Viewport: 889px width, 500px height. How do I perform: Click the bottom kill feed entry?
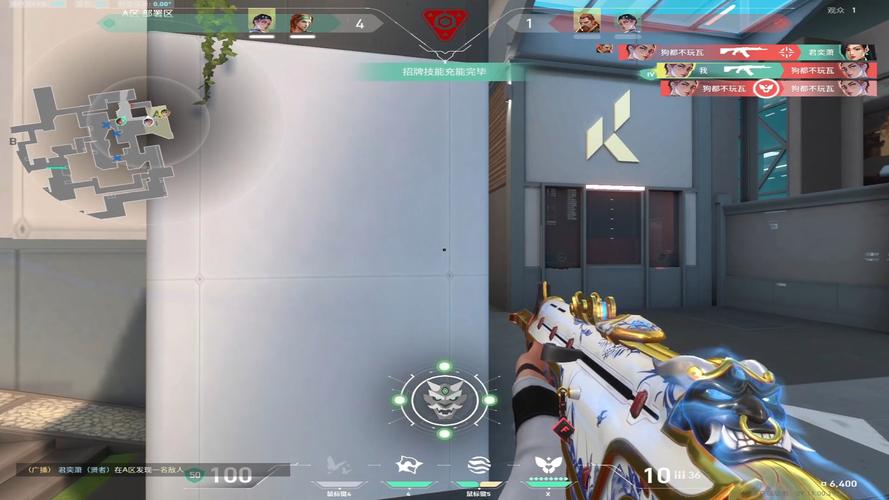[x=764, y=88]
